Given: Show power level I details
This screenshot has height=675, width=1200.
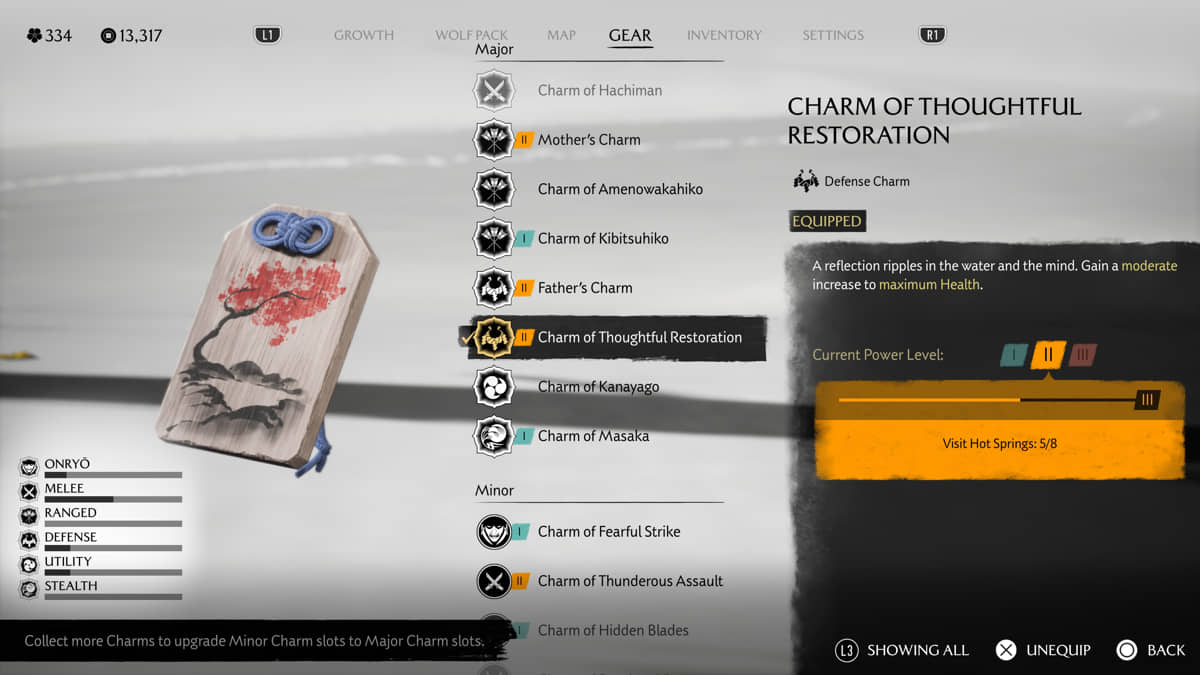Looking at the screenshot, I should (x=1013, y=355).
